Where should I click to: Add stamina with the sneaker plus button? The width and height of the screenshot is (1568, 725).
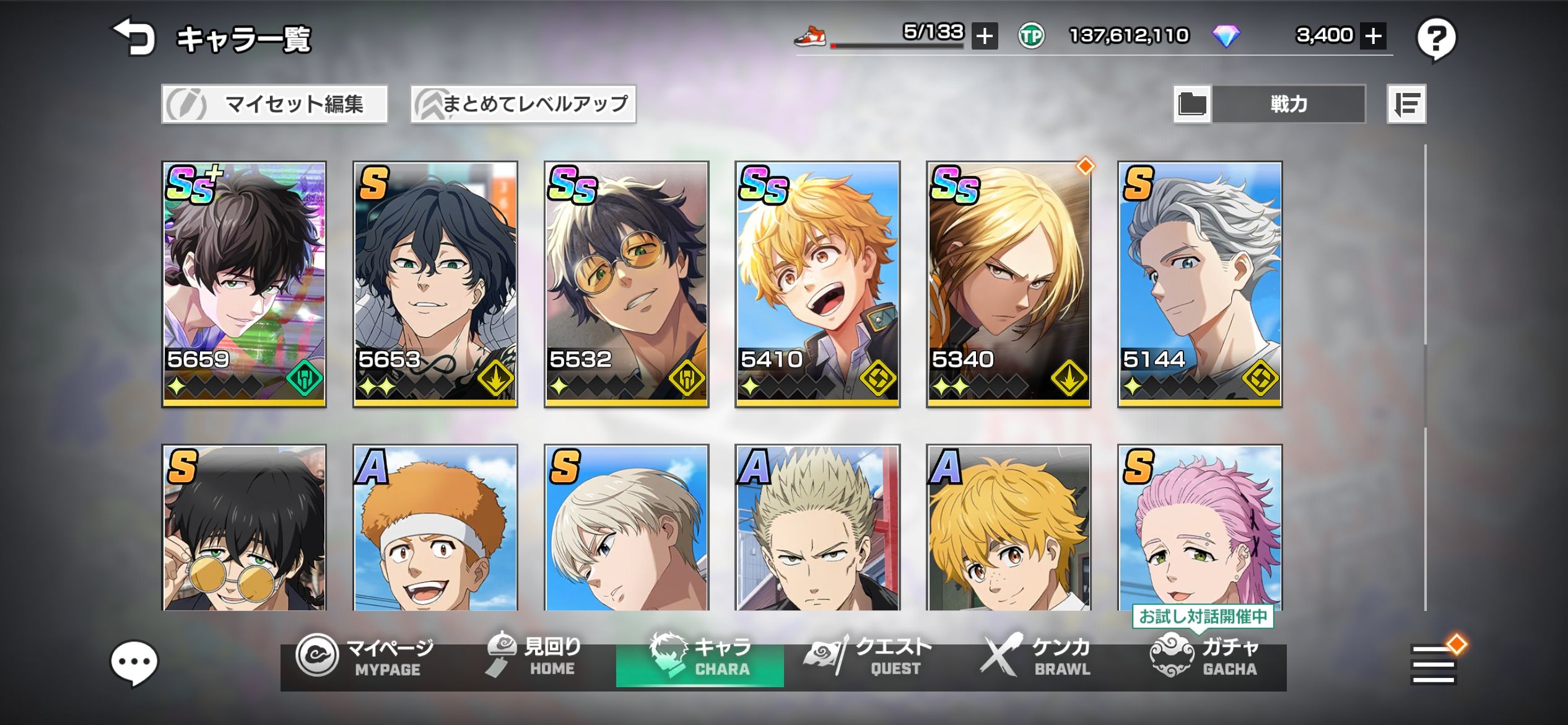(x=984, y=36)
